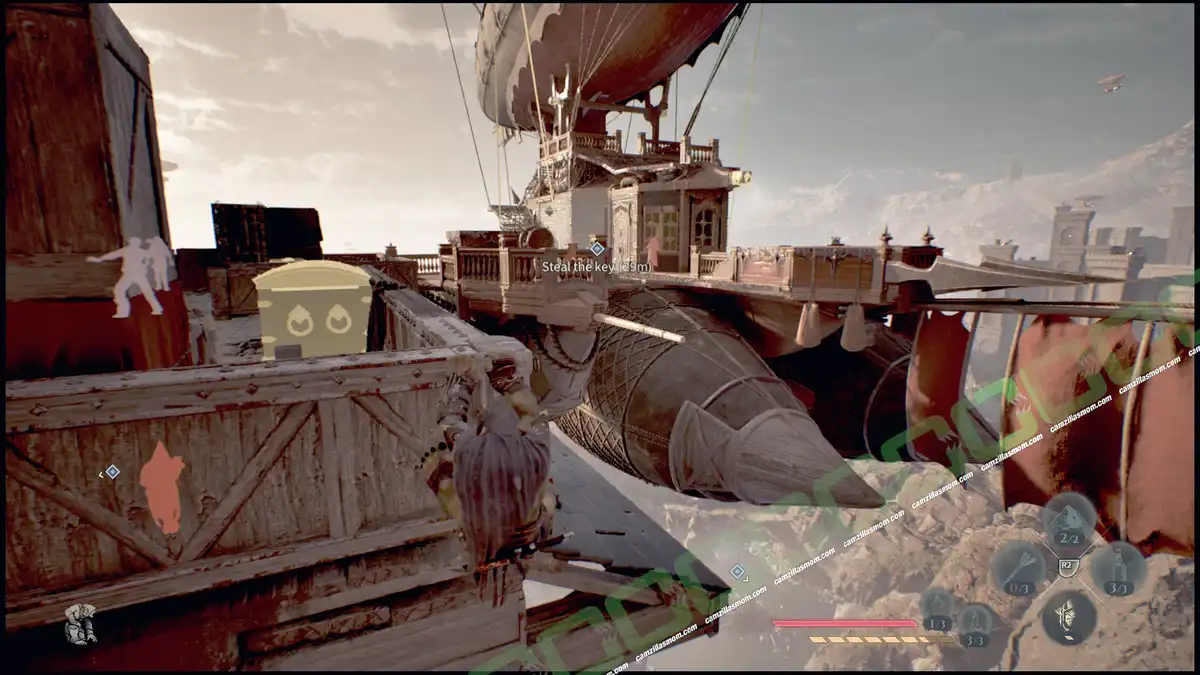Select the tent item with 2/2 count
1200x675 pixels.
(x=1067, y=519)
